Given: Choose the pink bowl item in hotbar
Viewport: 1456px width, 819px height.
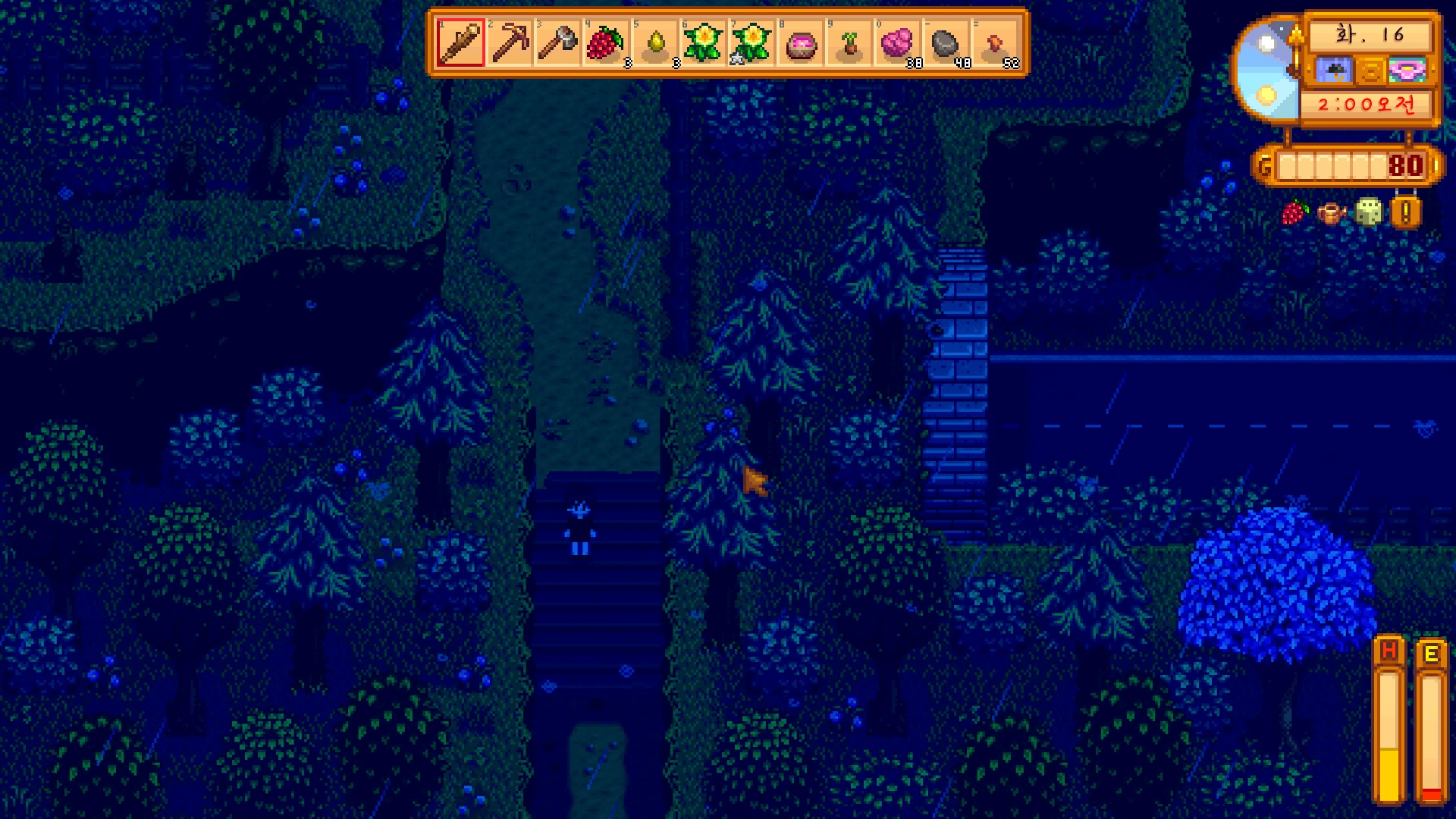Looking at the screenshot, I should click(x=800, y=43).
